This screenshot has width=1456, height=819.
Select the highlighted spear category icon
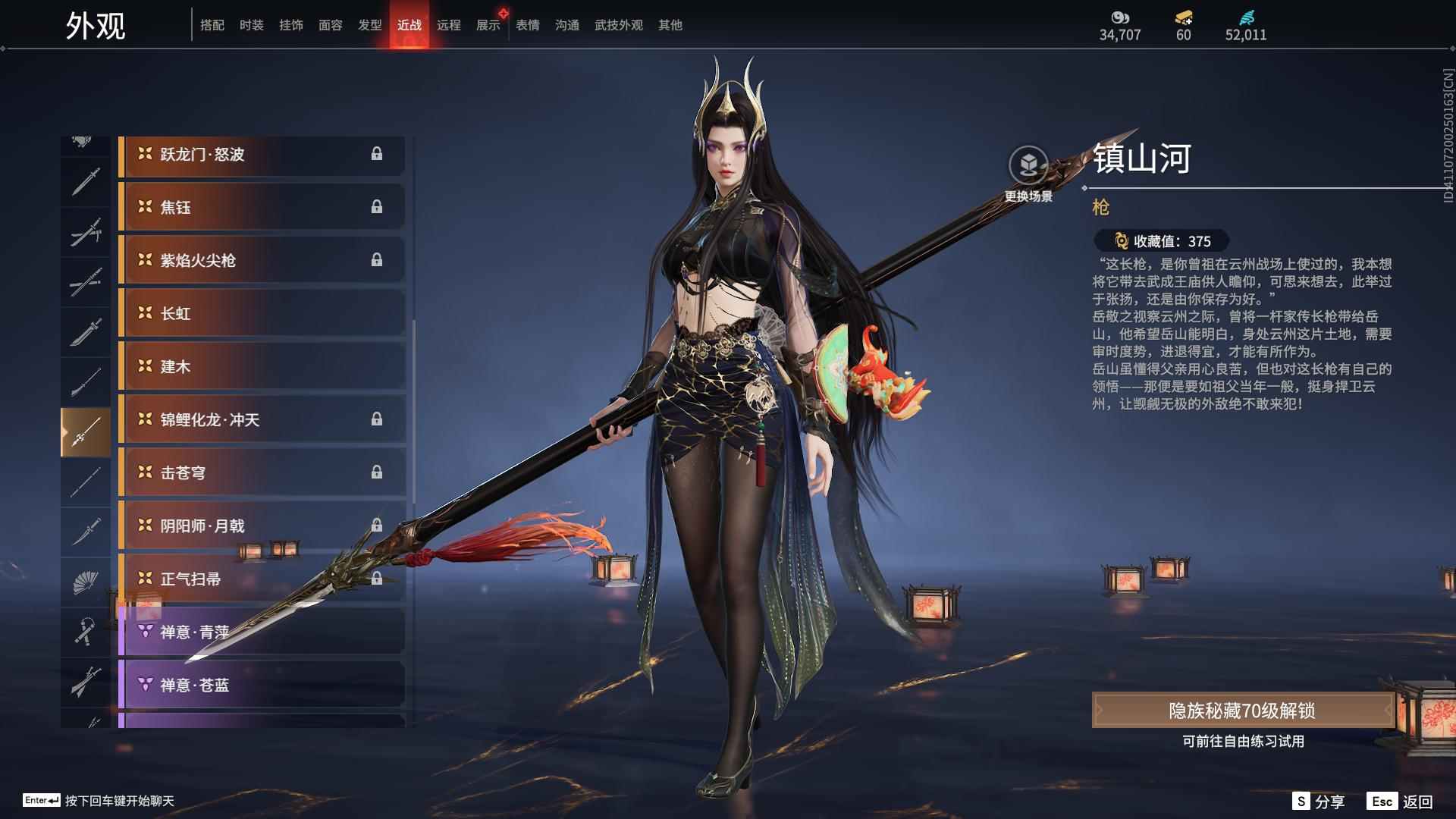[85, 430]
